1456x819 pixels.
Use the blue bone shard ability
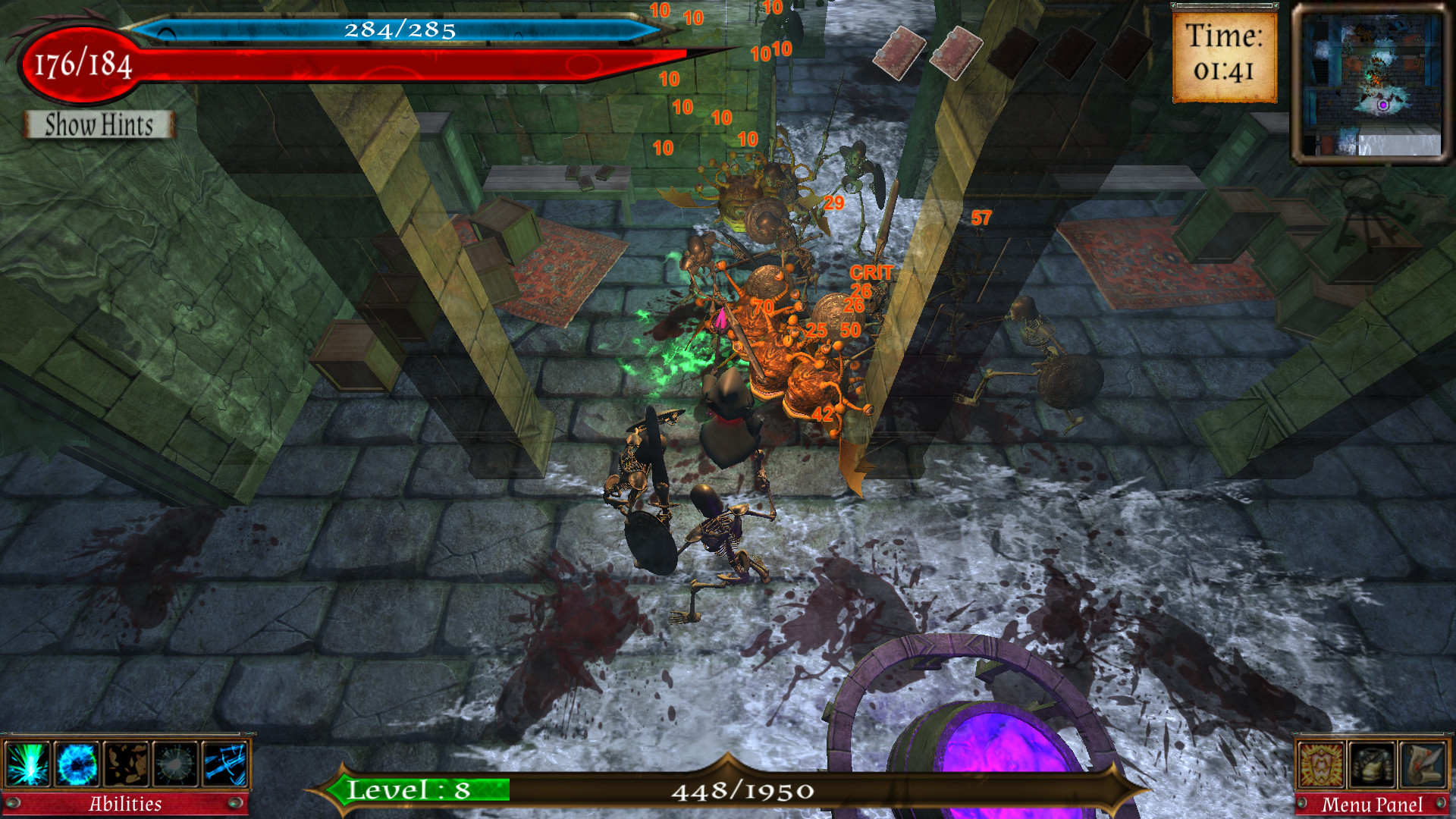pos(225,764)
